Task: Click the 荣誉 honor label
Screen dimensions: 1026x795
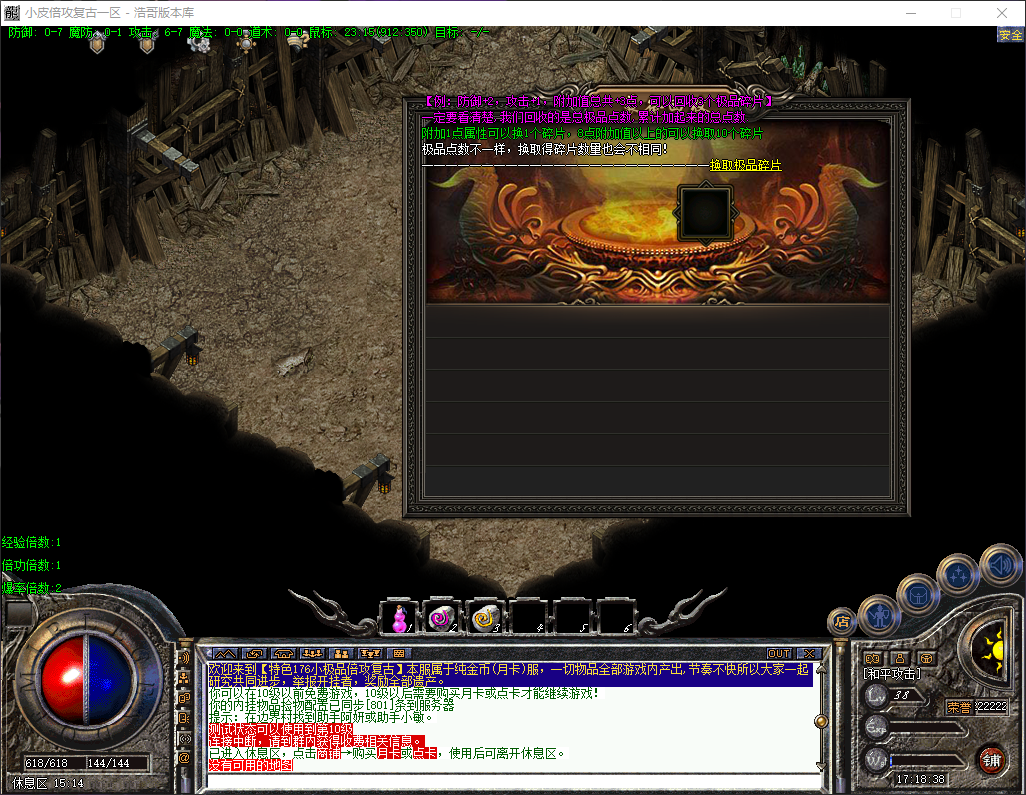Action: click(958, 707)
